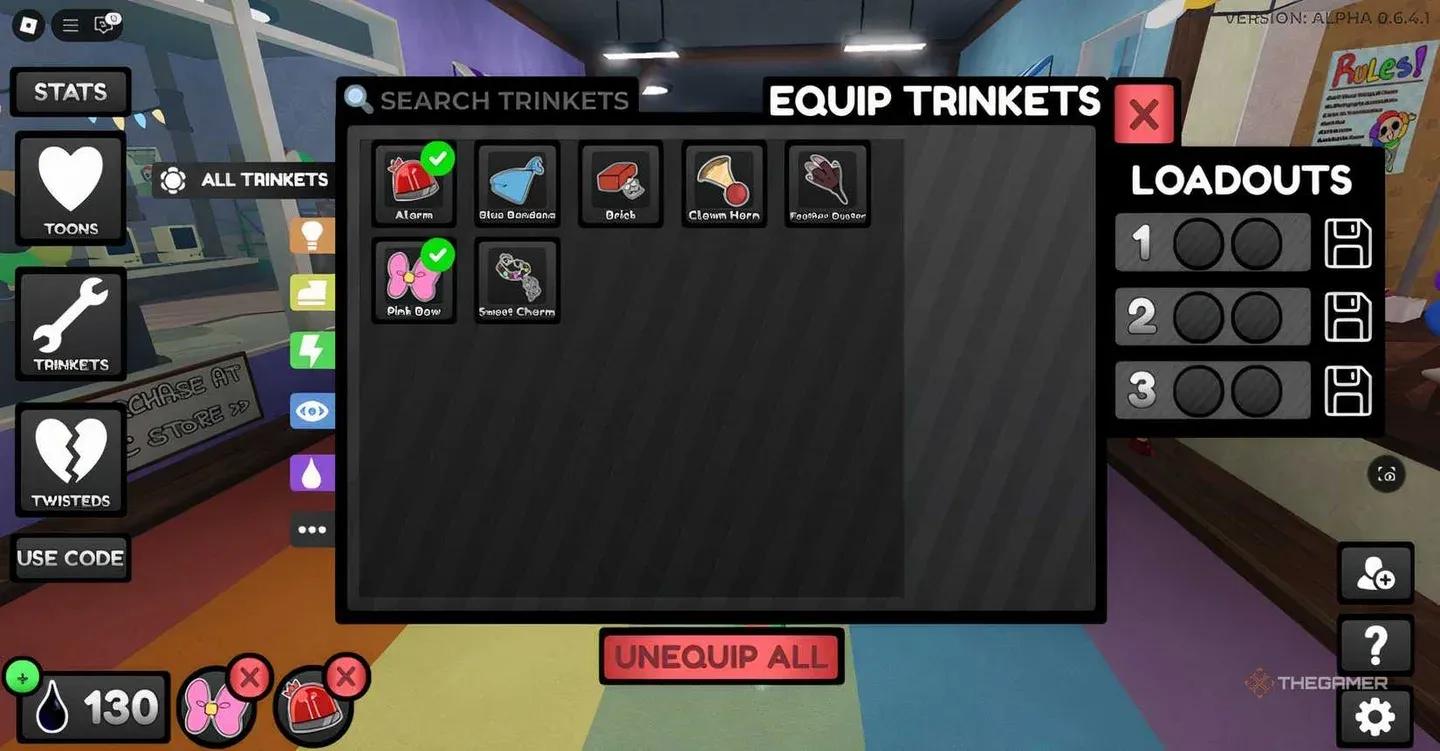The image size is (1440, 751).
Task: Toggle the lightning trinket filter
Action: [313, 351]
